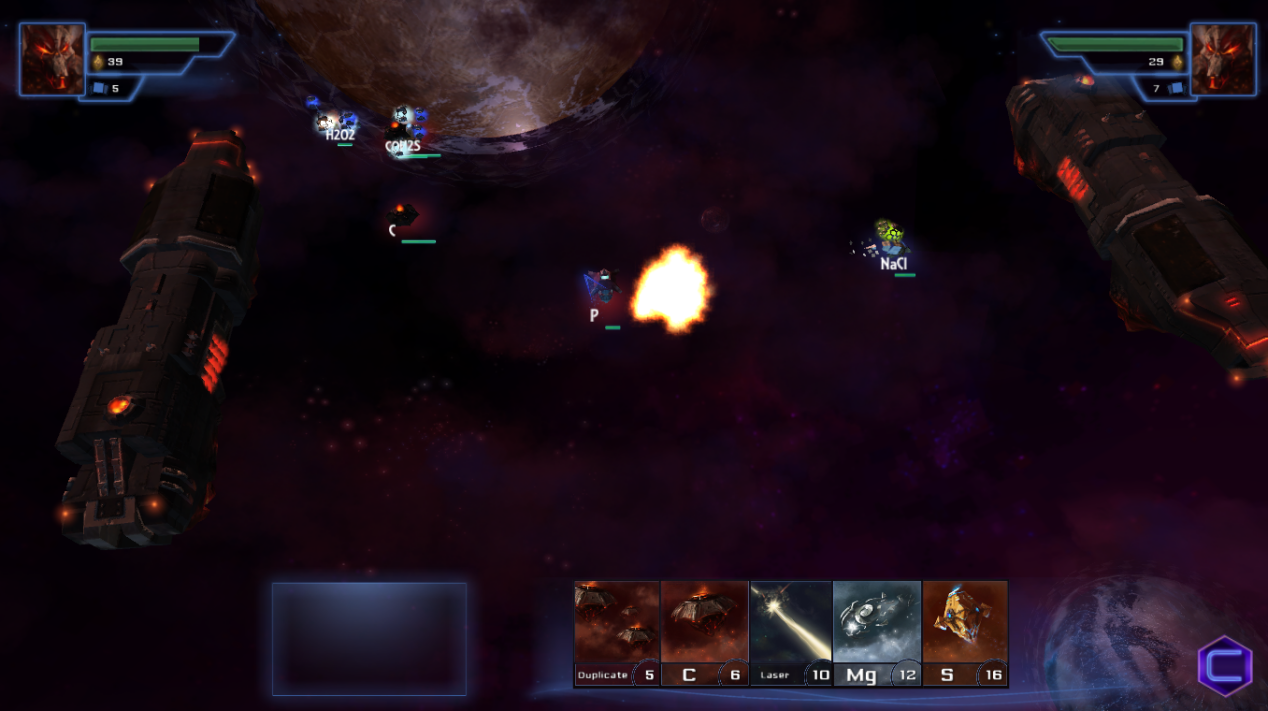Image resolution: width=1268 pixels, height=711 pixels.
Task: Click the left player's alien portrait
Action: coord(52,59)
